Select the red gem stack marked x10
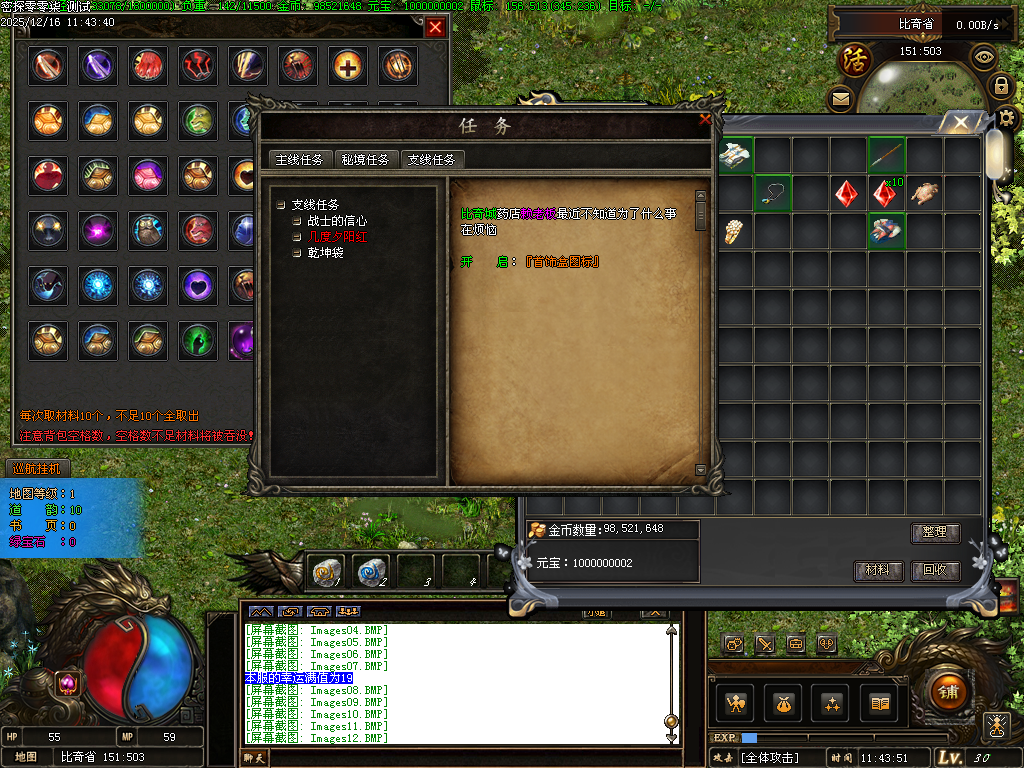This screenshot has width=1024, height=768. [x=885, y=193]
